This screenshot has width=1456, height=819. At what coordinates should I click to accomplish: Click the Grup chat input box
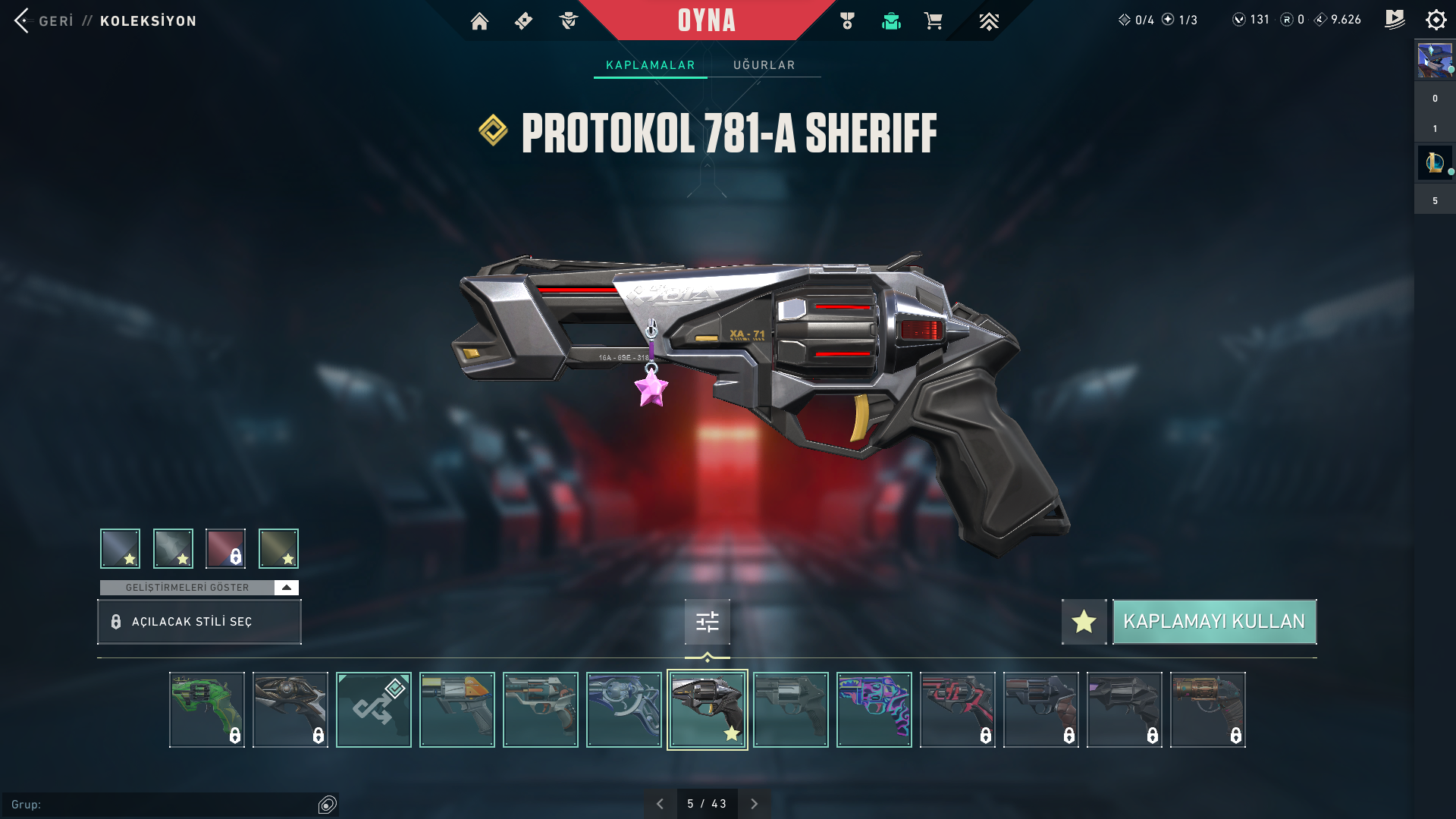[163, 805]
